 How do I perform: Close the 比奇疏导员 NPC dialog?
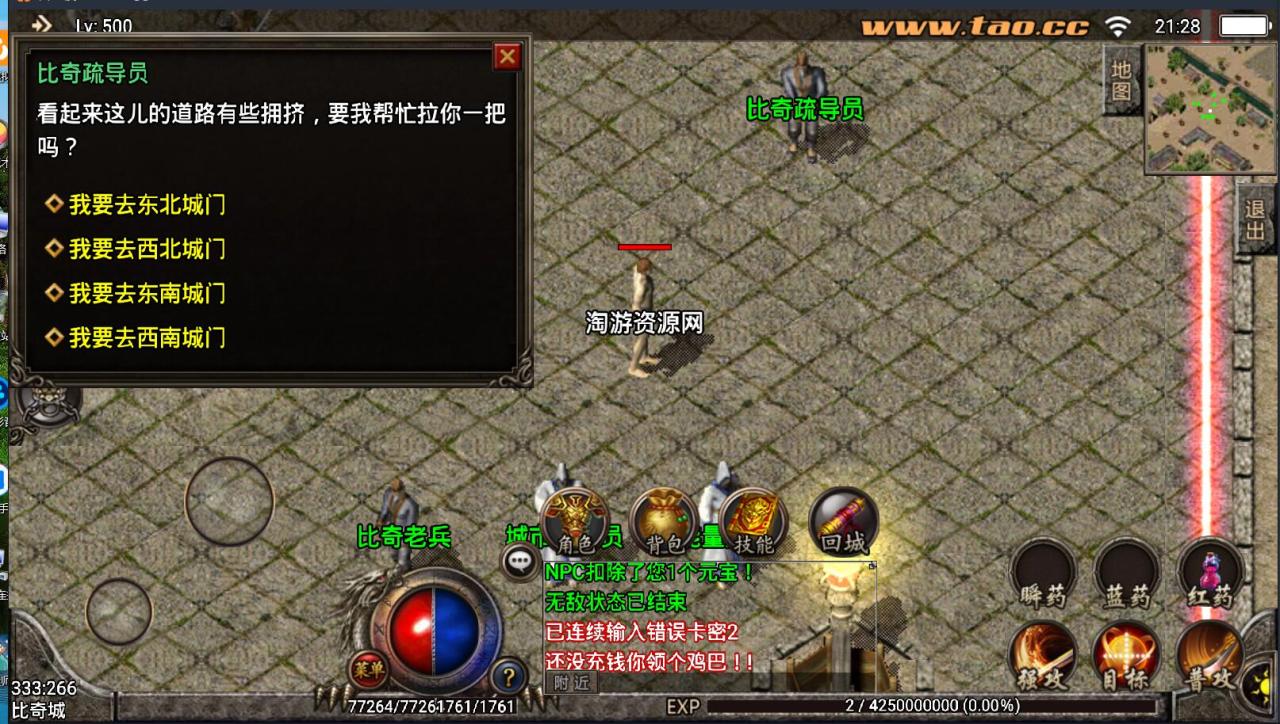coord(507,56)
